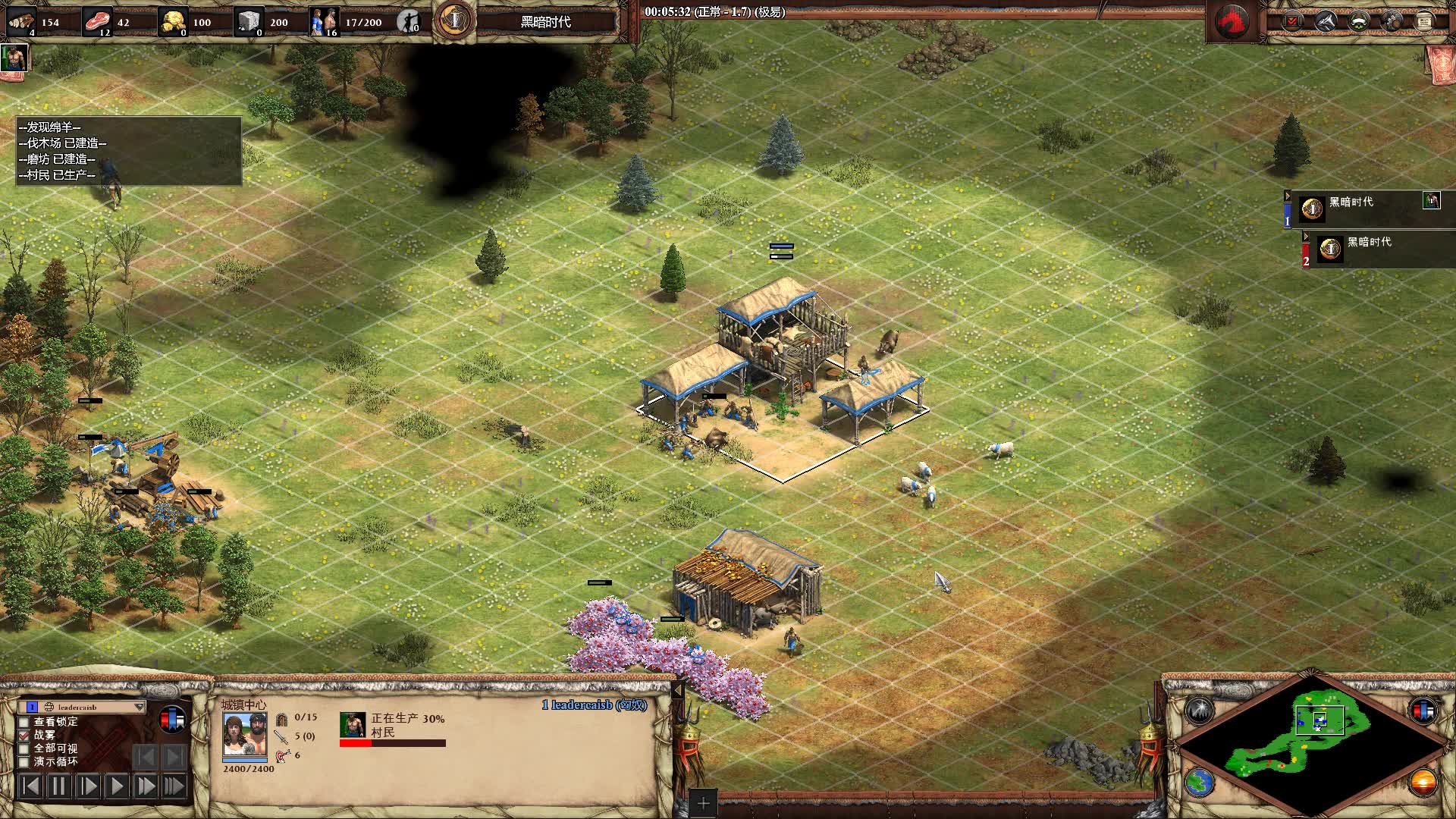
Task: Tick the 查看锁定 view lock checkbox
Action: (x=24, y=722)
